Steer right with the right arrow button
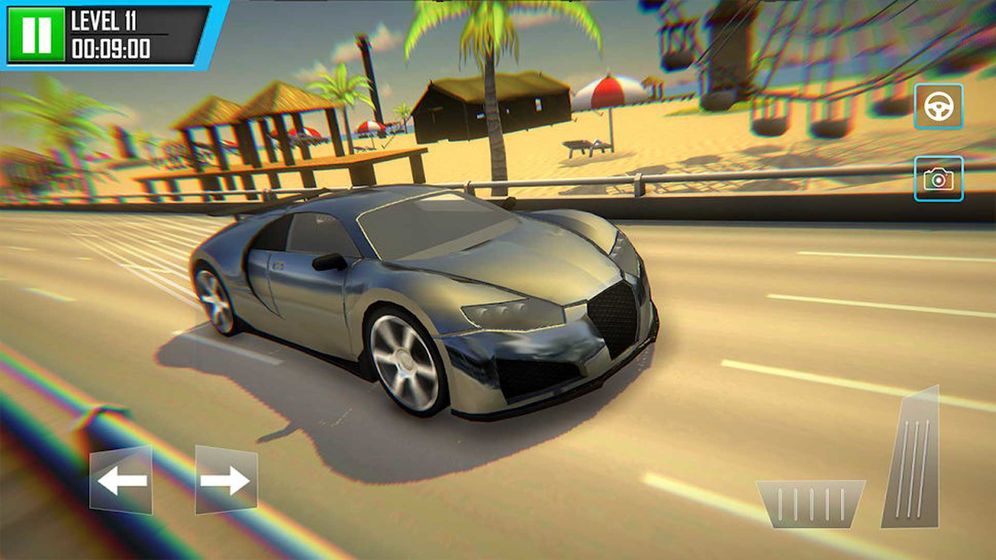This screenshot has height=560, width=996. point(226,480)
